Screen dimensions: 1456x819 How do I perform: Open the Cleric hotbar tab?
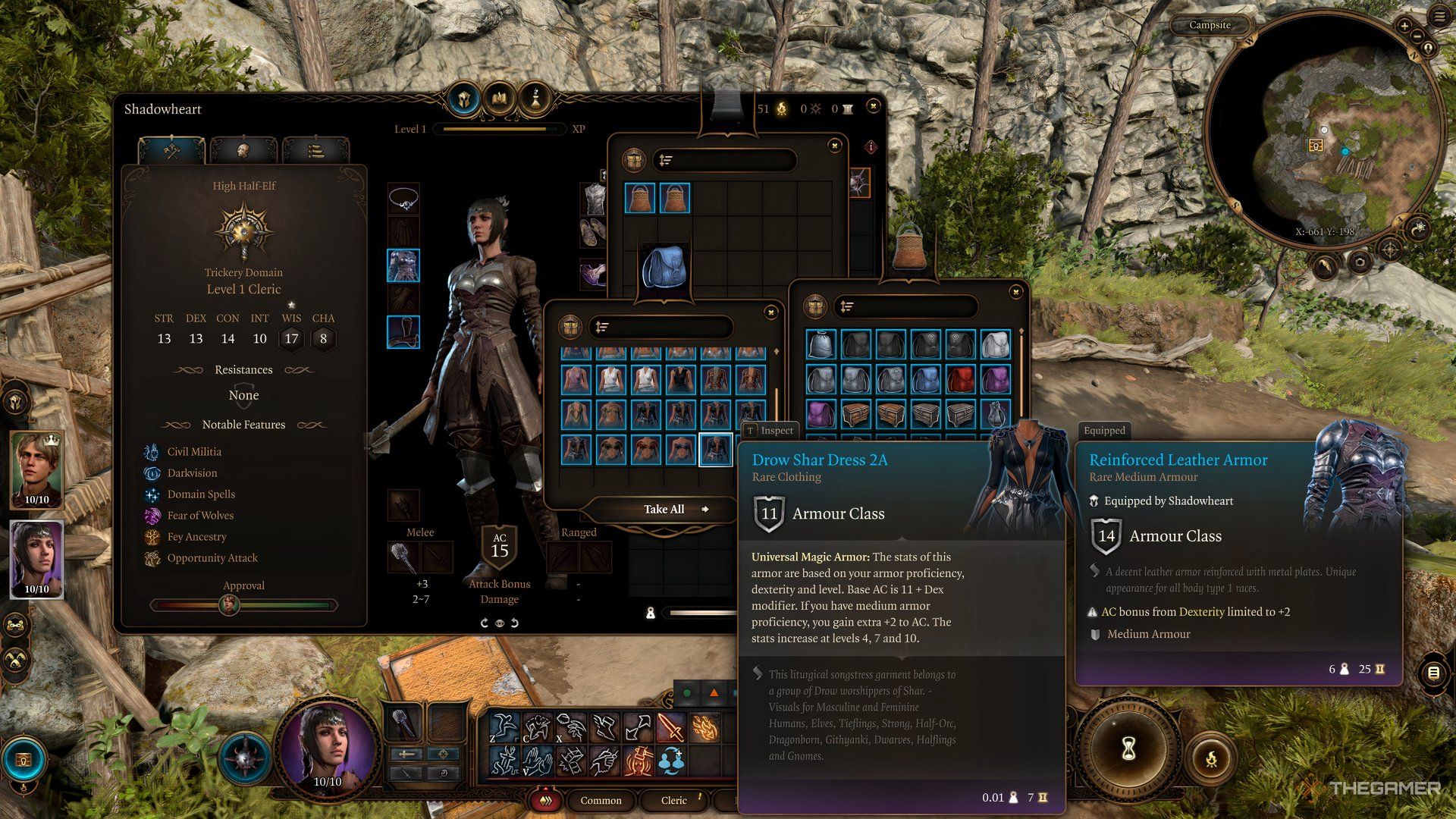673,800
